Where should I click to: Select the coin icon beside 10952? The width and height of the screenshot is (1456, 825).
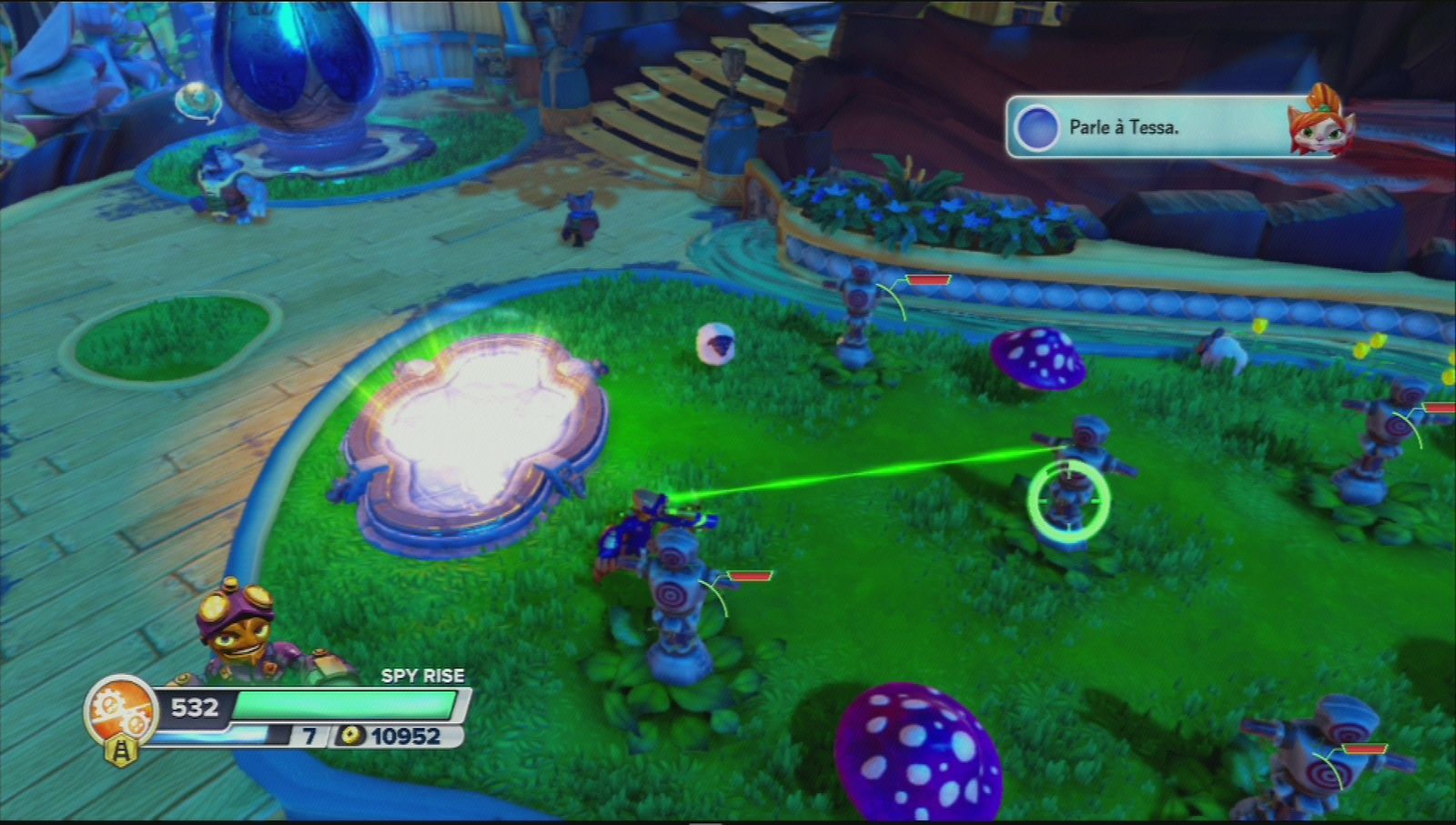click(x=350, y=733)
